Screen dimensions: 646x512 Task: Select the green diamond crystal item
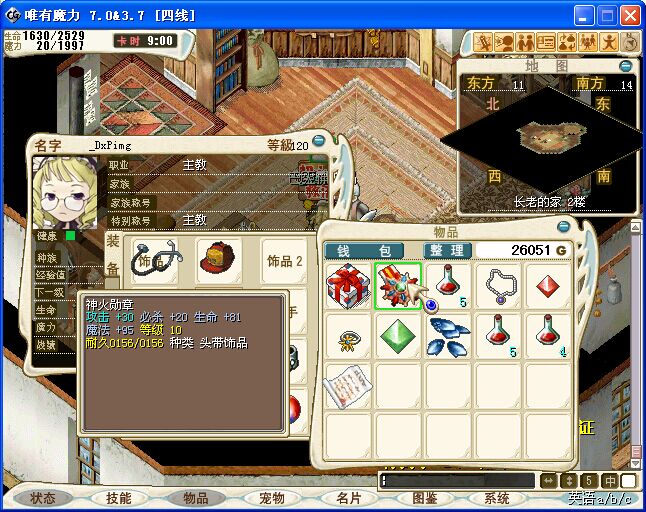pyautogui.click(x=398, y=336)
